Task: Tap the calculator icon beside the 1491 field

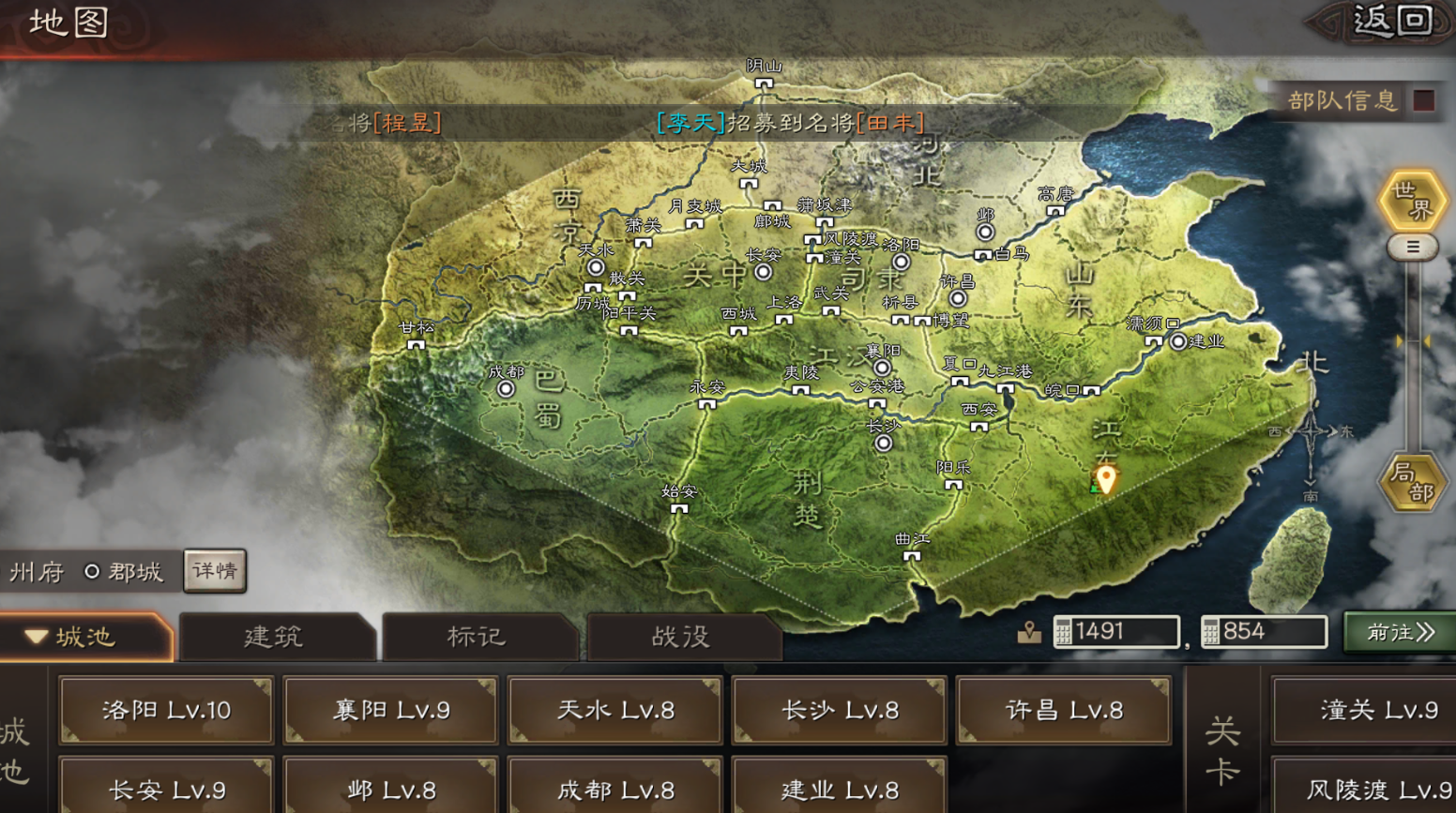Action: click(1066, 631)
